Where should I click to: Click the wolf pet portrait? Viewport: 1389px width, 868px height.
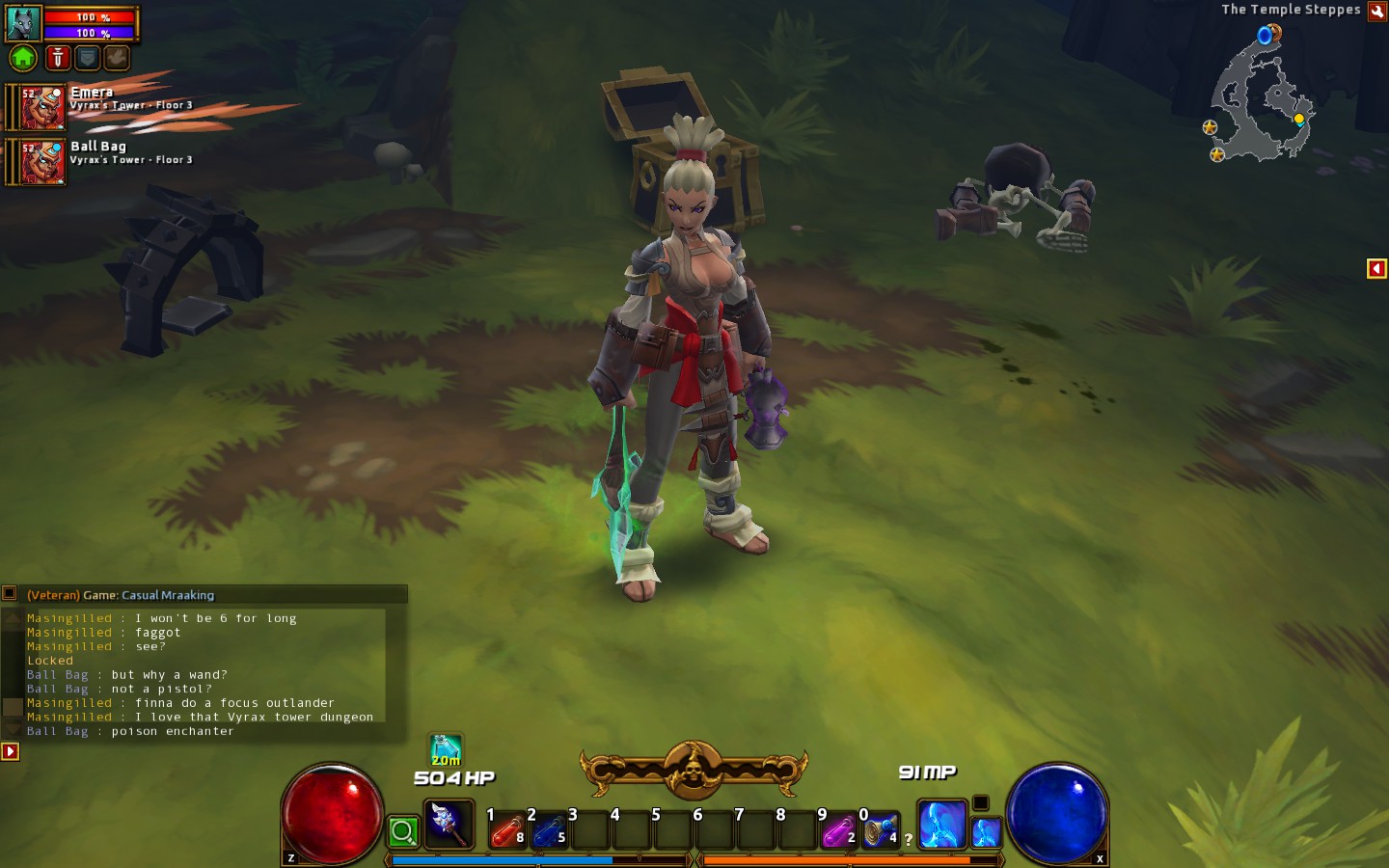[x=23, y=22]
